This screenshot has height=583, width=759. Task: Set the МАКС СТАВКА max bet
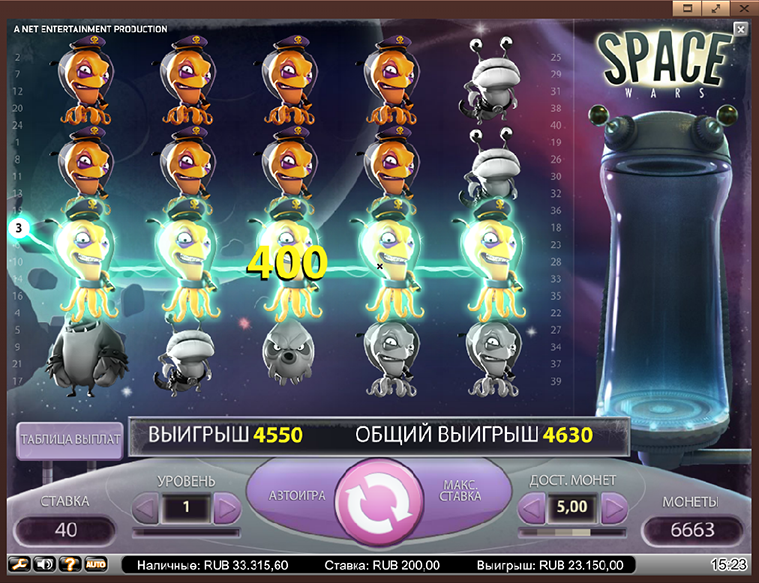460,493
